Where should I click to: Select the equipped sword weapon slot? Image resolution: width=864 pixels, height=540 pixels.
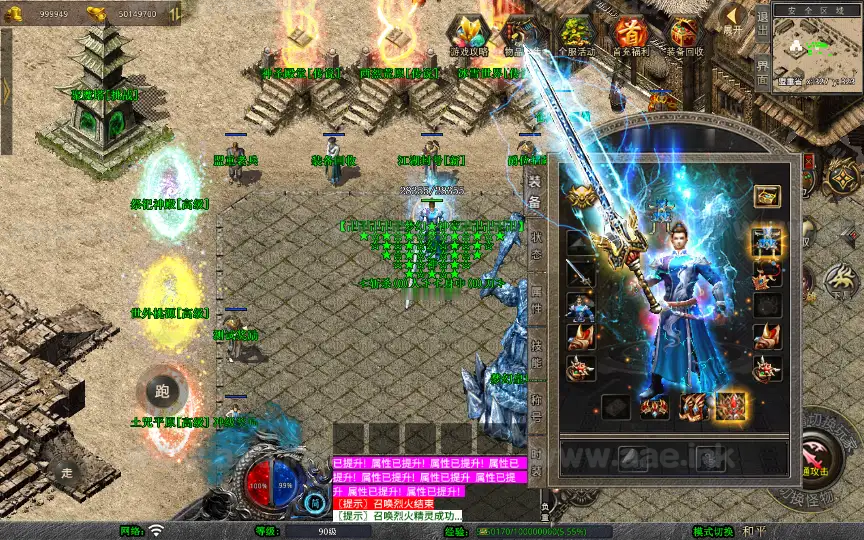(x=581, y=272)
